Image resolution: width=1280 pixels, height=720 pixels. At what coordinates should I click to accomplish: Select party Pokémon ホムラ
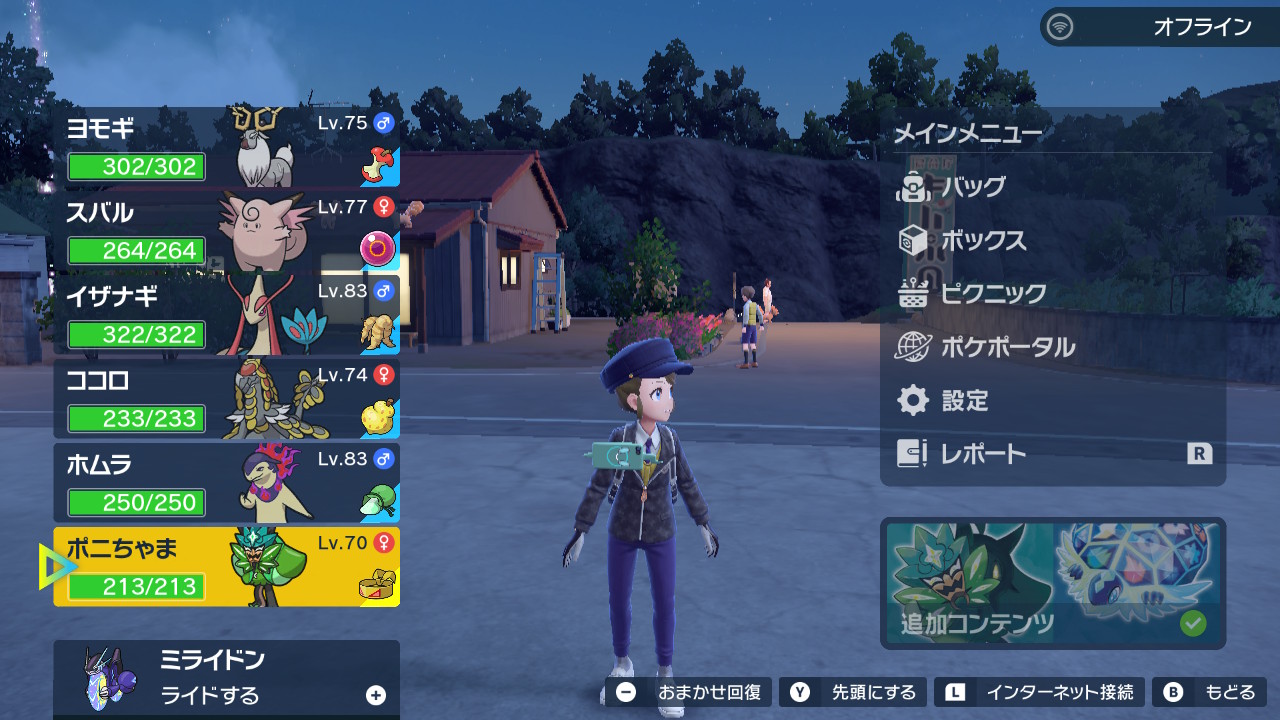pos(227,484)
